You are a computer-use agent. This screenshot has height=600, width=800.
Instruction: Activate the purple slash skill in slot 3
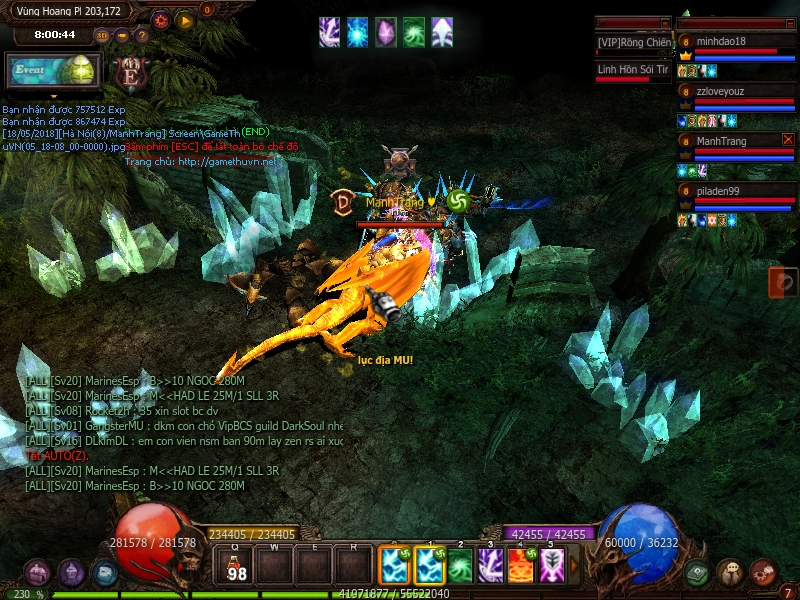[x=490, y=567]
